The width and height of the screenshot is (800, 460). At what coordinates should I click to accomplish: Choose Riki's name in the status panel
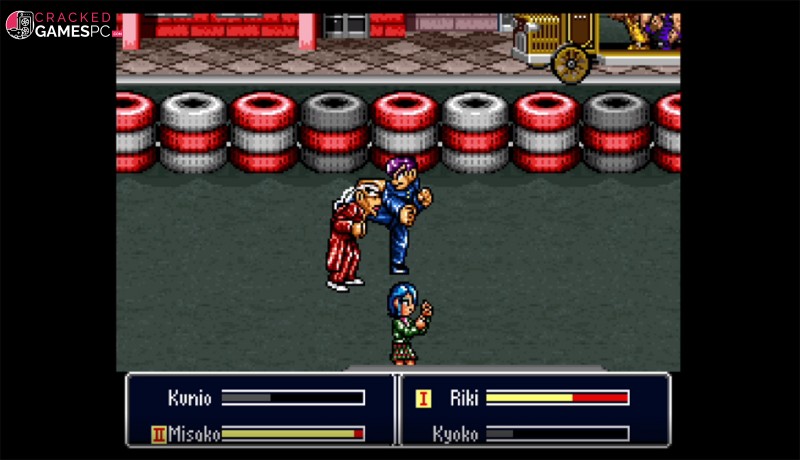click(463, 398)
